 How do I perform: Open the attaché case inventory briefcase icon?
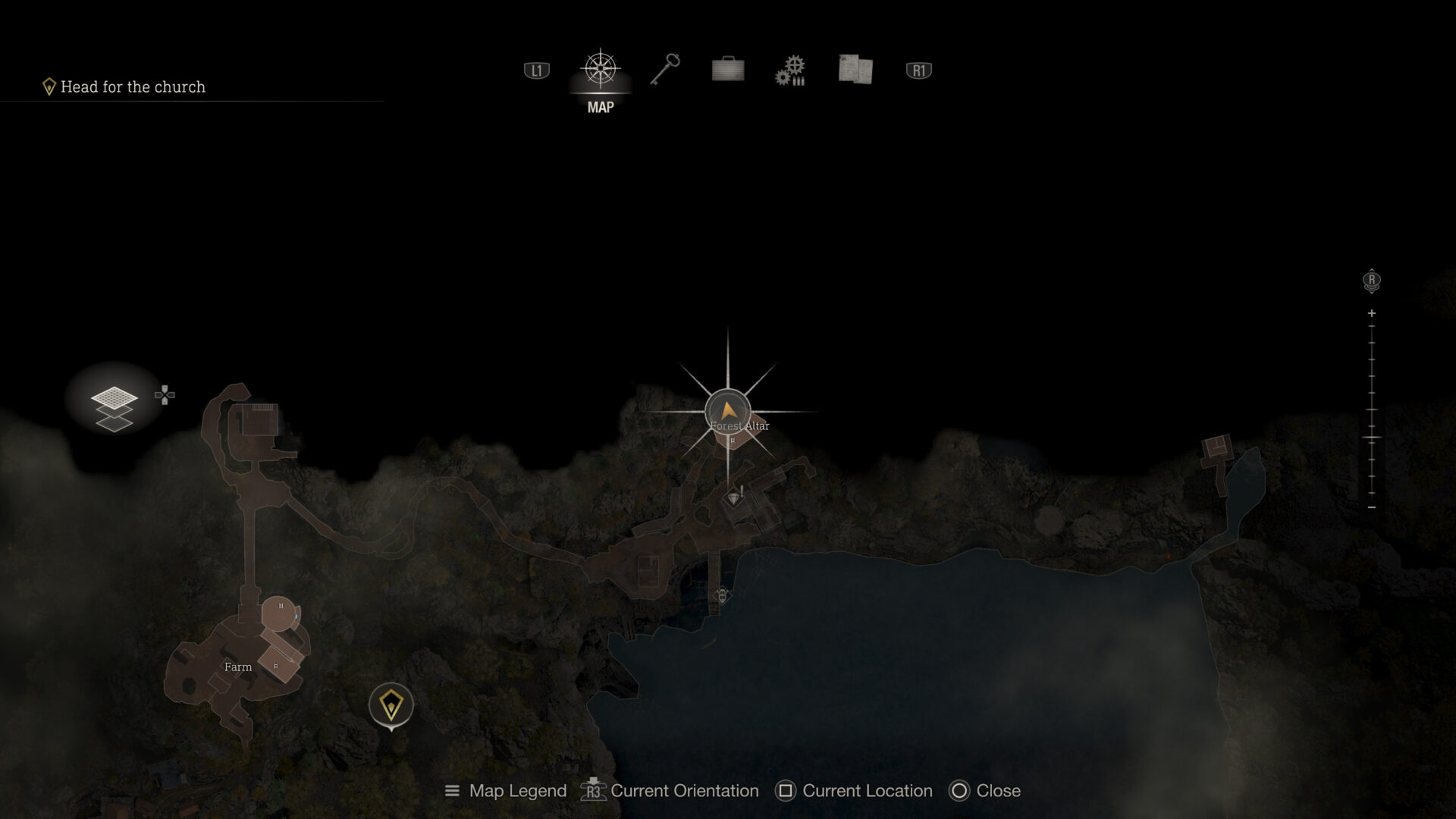(x=728, y=70)
